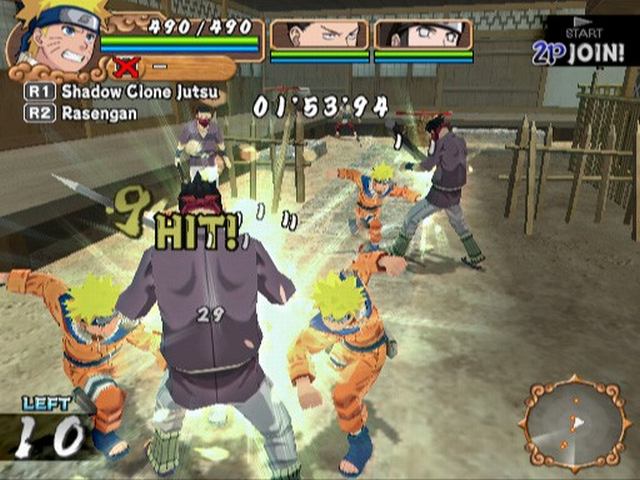Click the red X item slot
Screen dimensions: 640x480
pos(127,68)
